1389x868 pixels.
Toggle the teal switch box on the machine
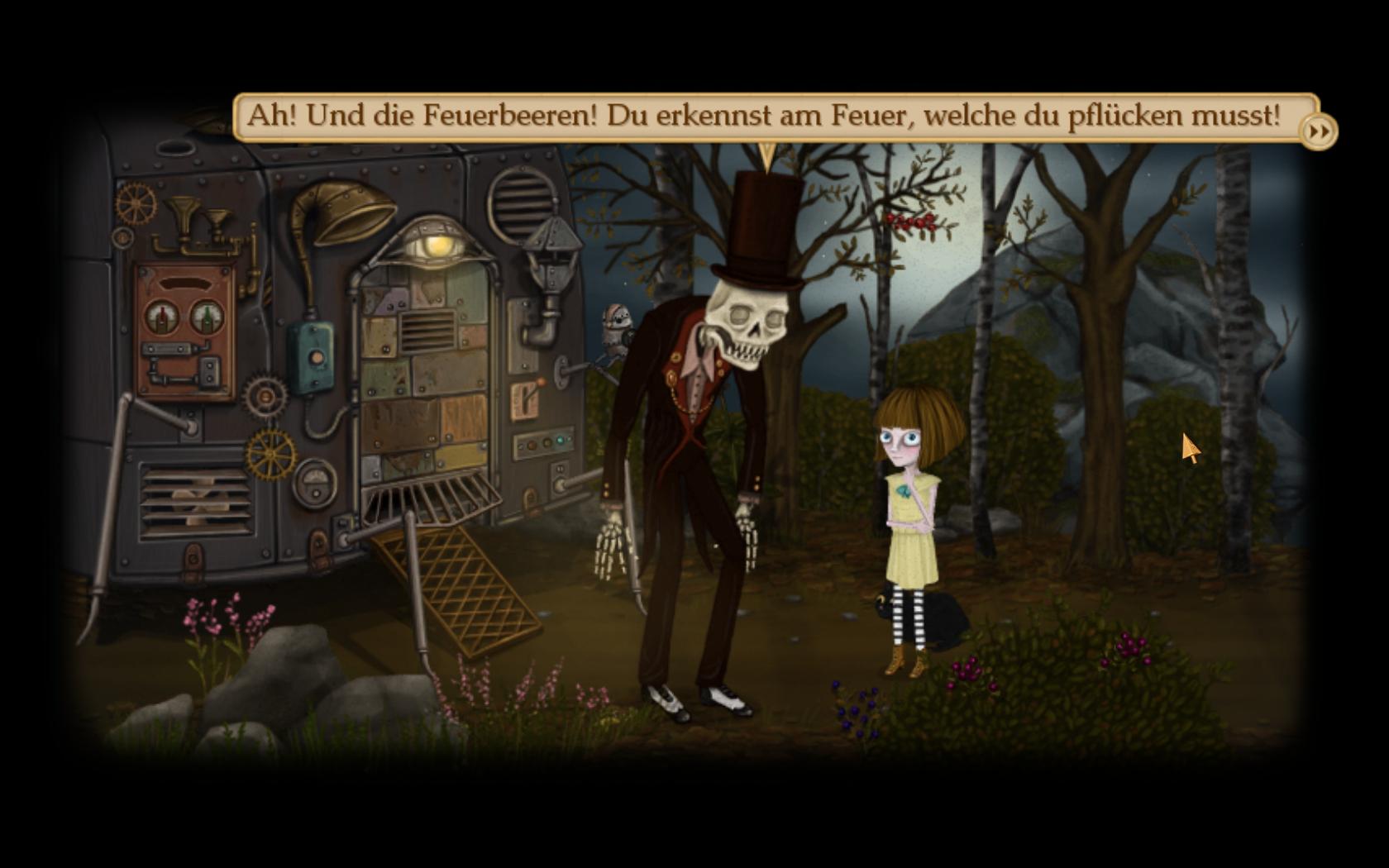coord(311,356)
